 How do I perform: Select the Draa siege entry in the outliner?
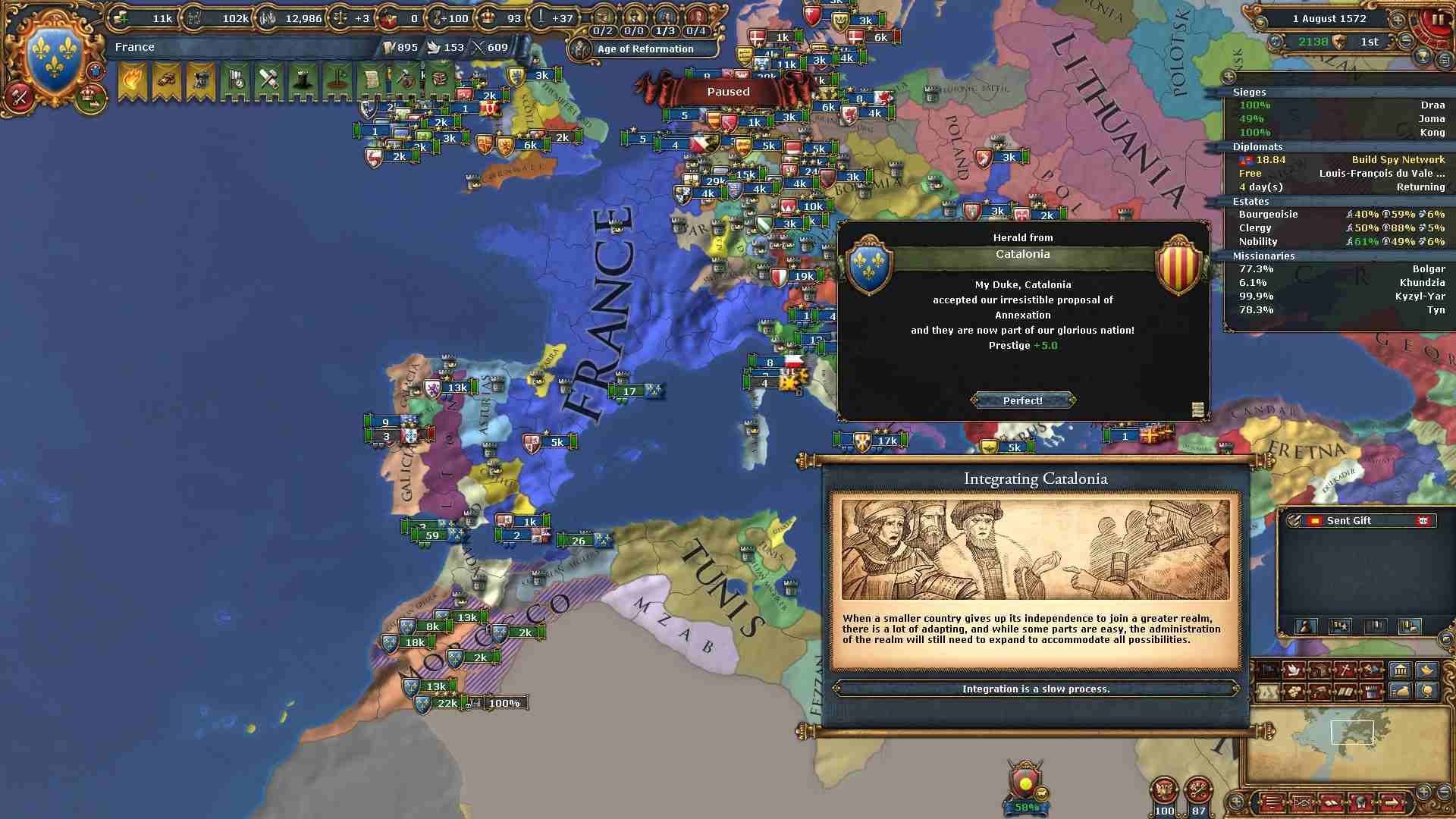point(1338,105)
